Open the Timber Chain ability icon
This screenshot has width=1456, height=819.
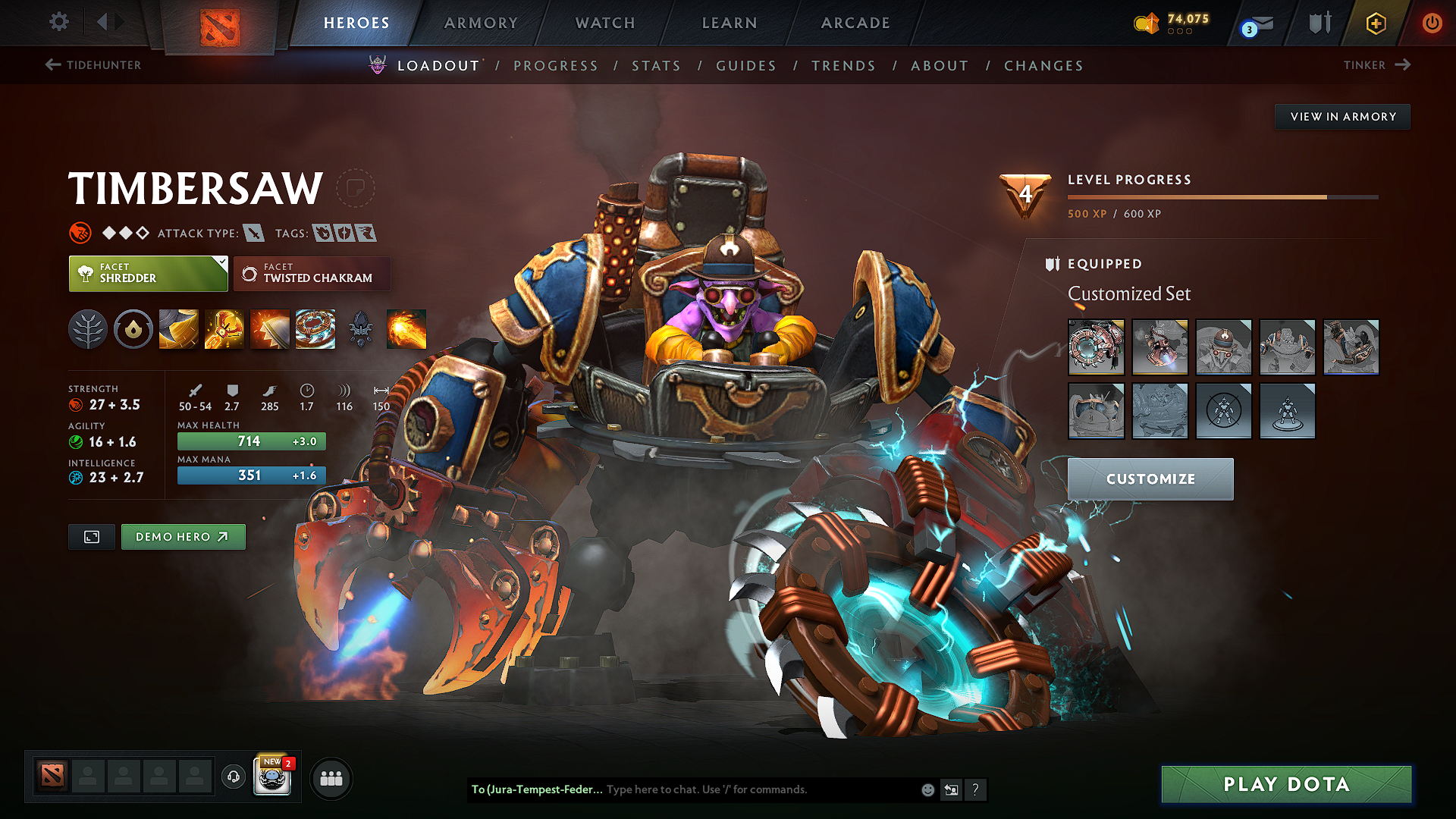coord(224,329)
